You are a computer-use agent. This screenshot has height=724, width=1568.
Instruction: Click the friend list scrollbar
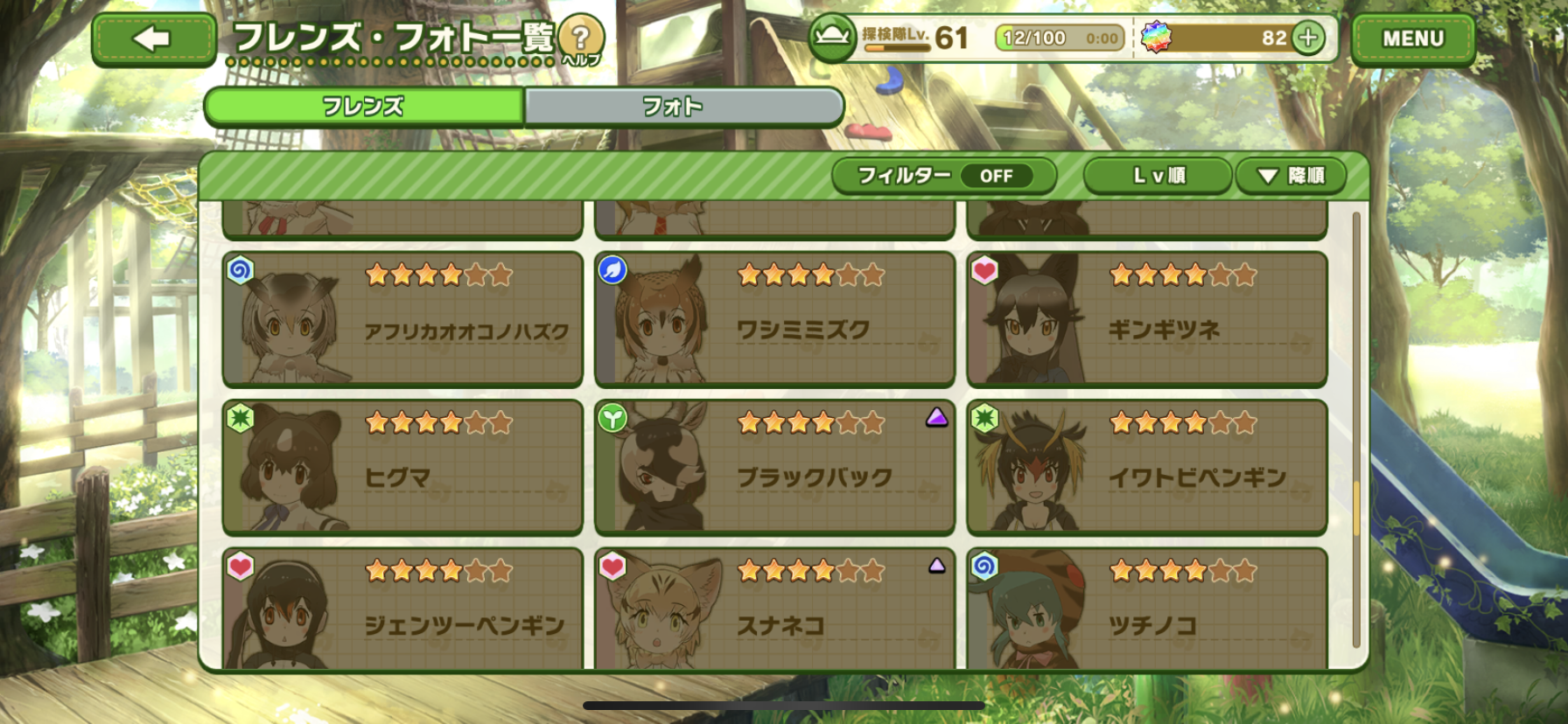coord(1356,428)
